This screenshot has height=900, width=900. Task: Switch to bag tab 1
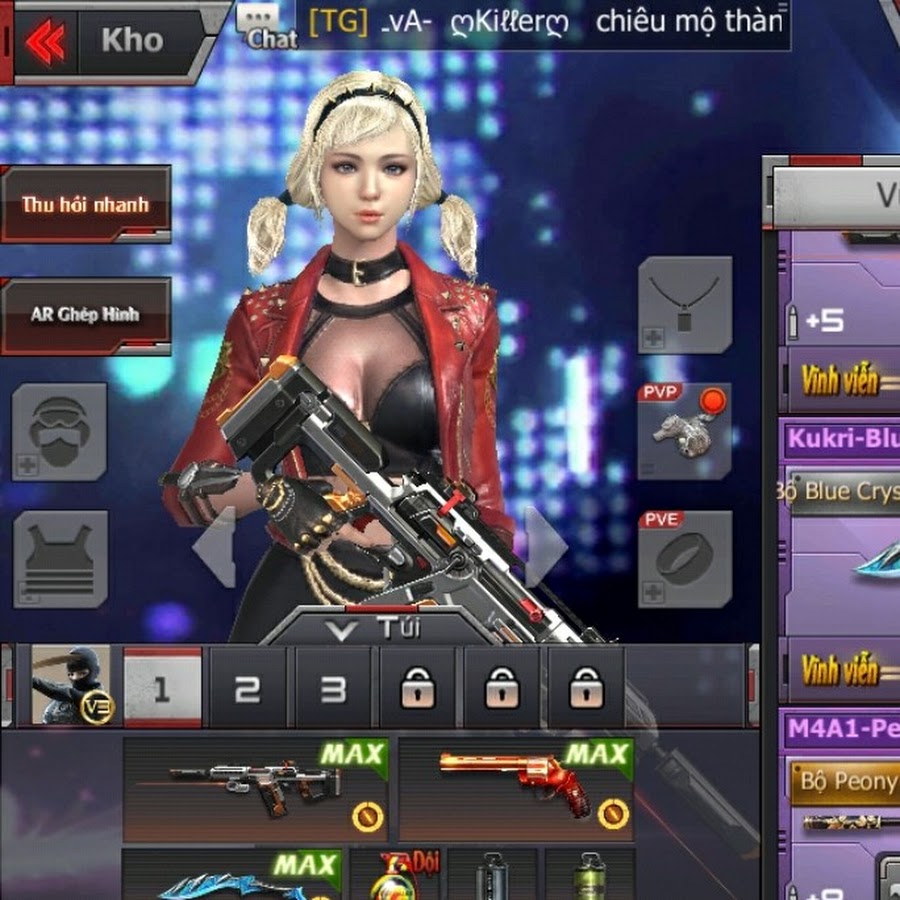[162, 688]
